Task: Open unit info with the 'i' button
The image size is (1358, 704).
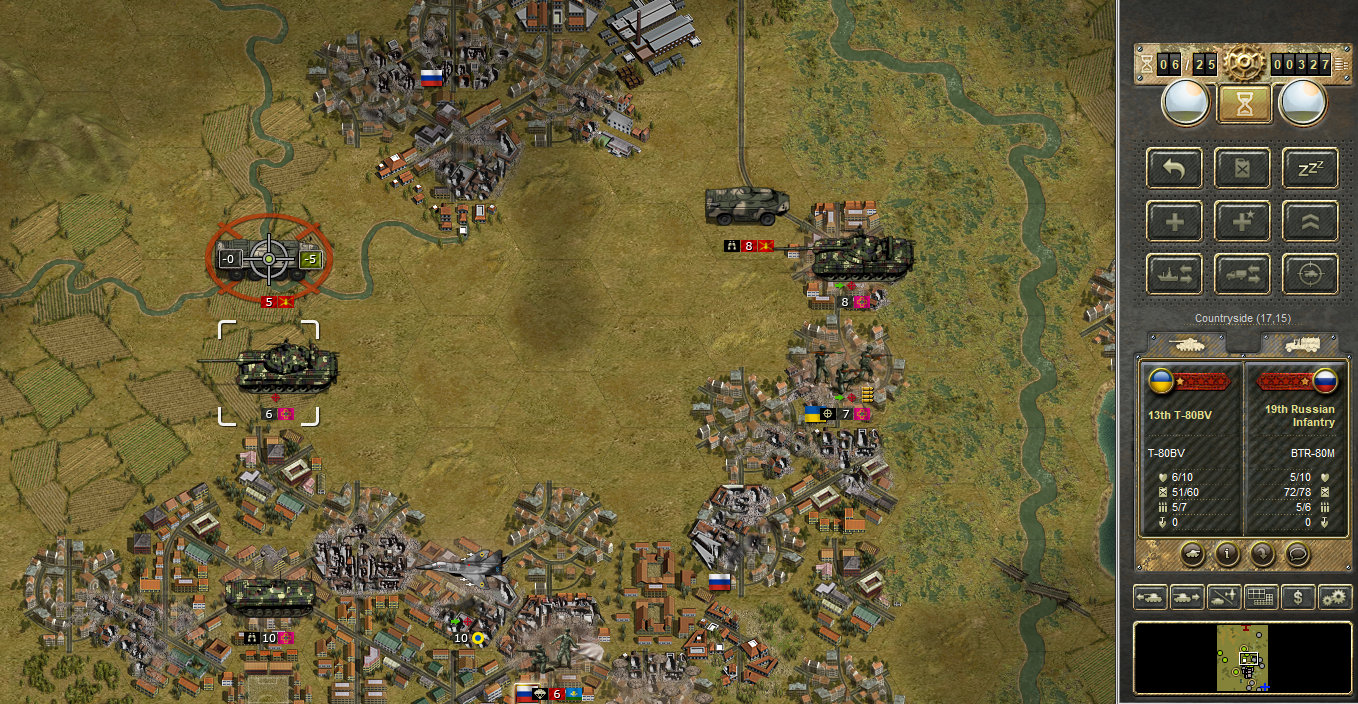Action: pyautogui.click(x=1227, y=552)
